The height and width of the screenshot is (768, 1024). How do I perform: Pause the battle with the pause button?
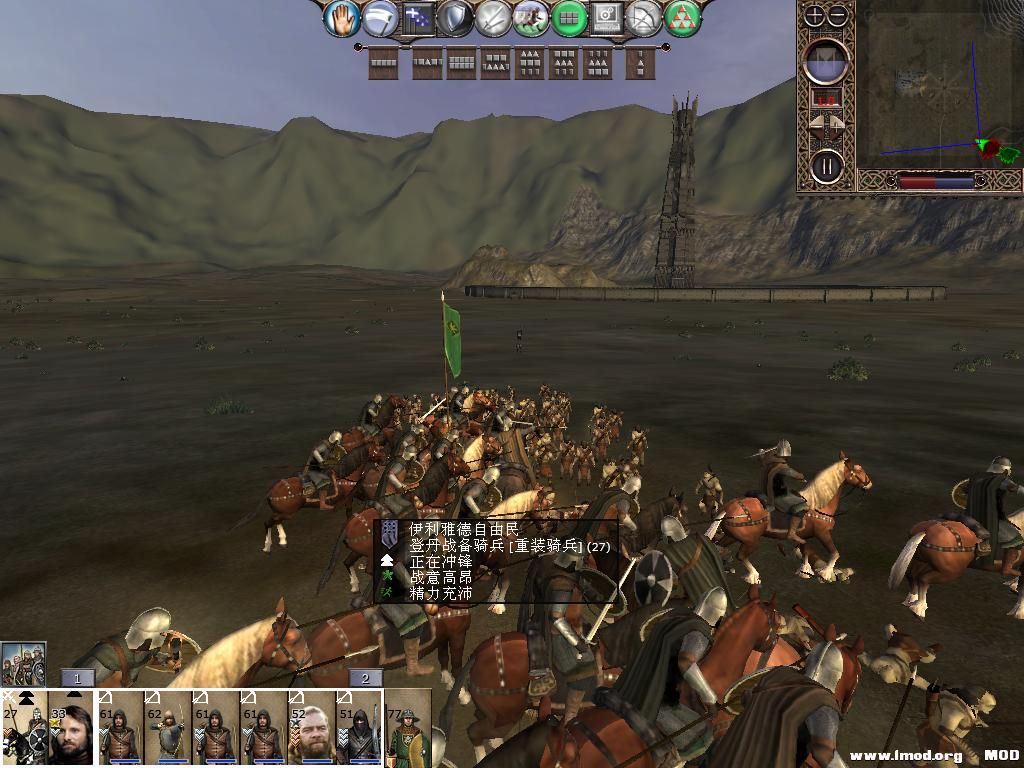click(827, 165)
